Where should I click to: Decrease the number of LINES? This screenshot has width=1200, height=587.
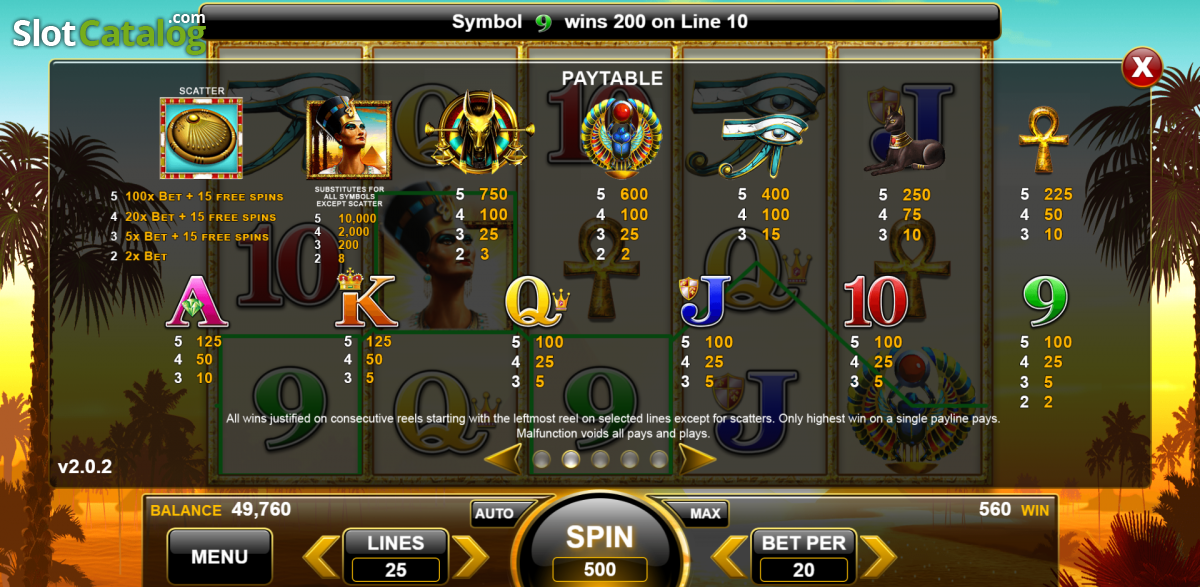click(x=322, y=556)
